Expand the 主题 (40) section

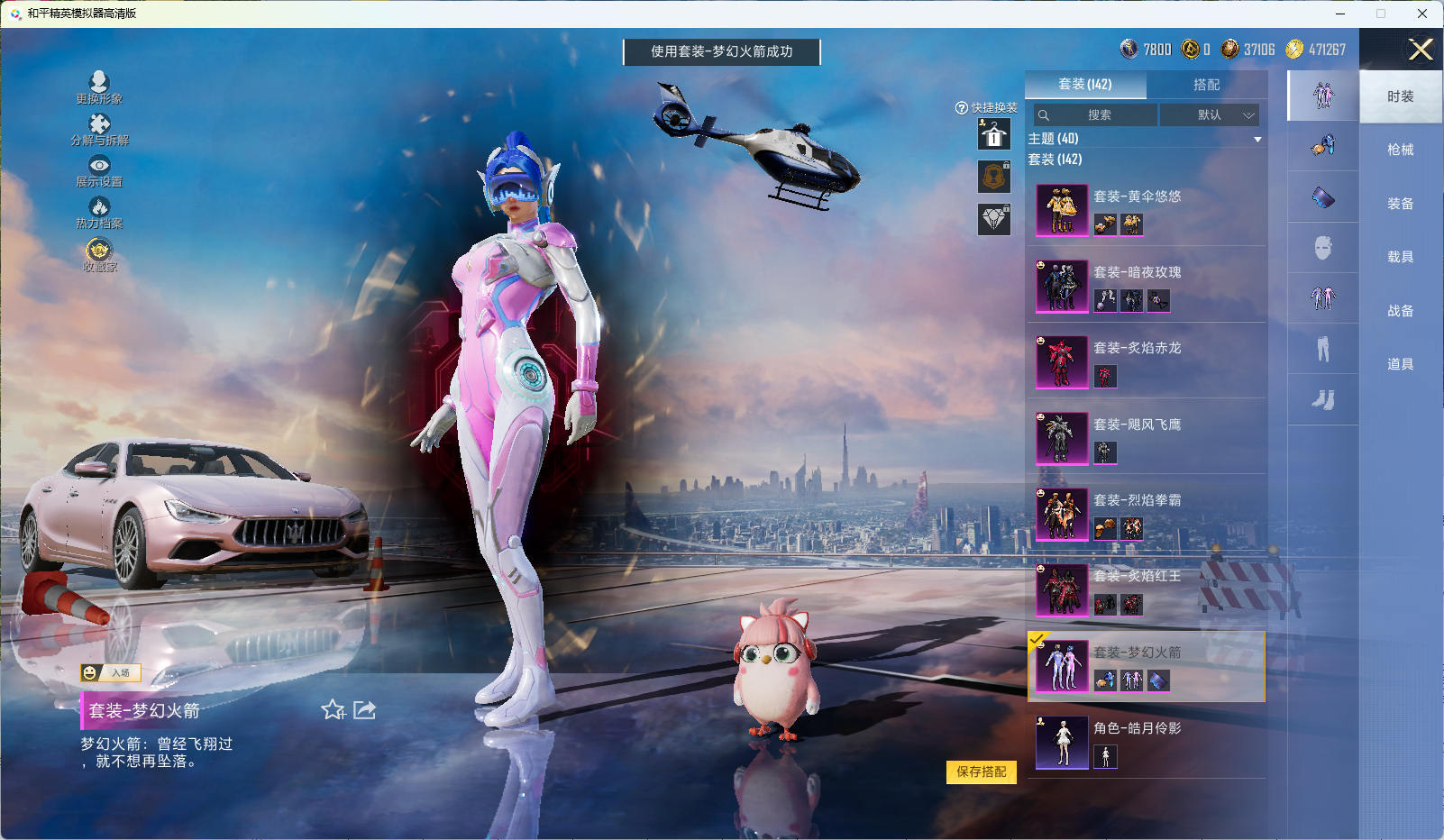click(1257, 139)
